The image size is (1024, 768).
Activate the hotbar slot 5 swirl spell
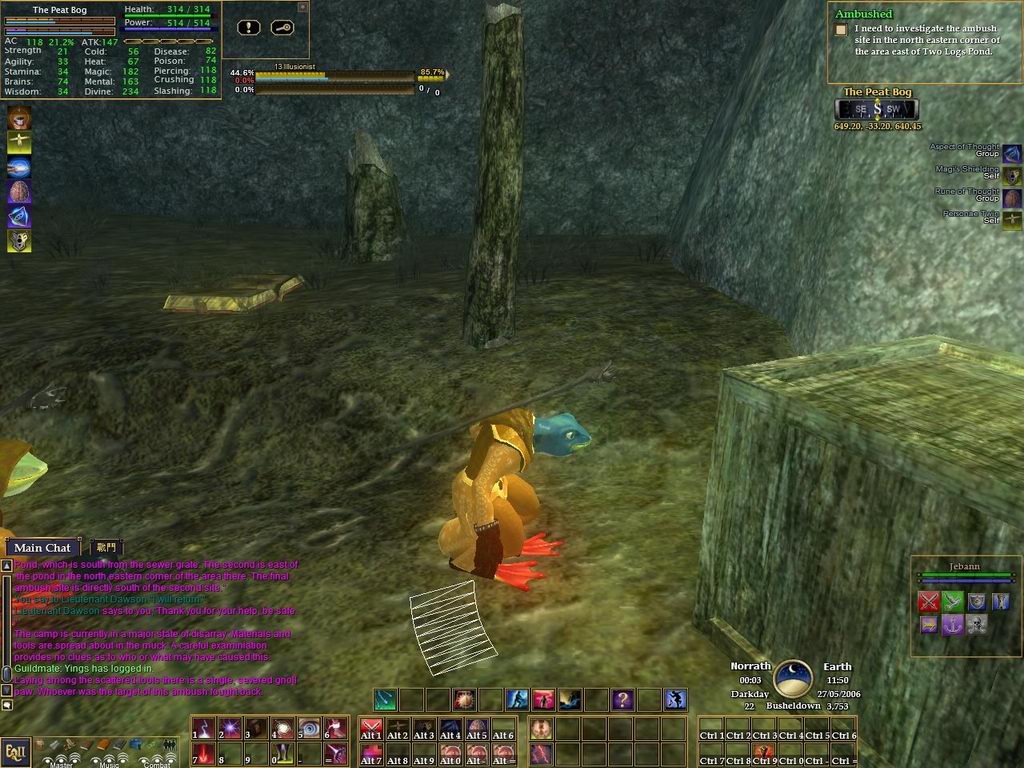tap(308, 729)
